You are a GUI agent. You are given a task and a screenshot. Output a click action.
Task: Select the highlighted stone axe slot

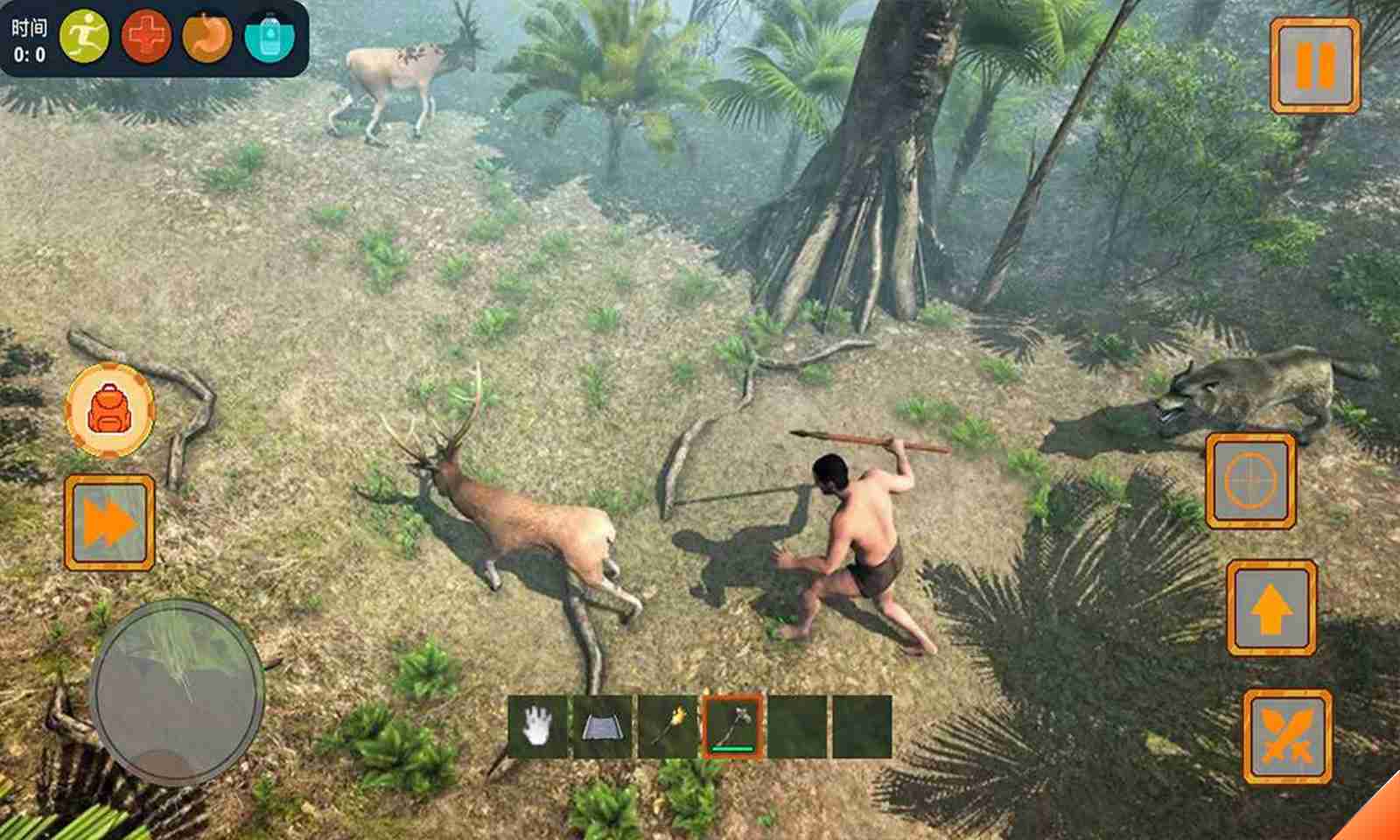[x=733, y=727]
